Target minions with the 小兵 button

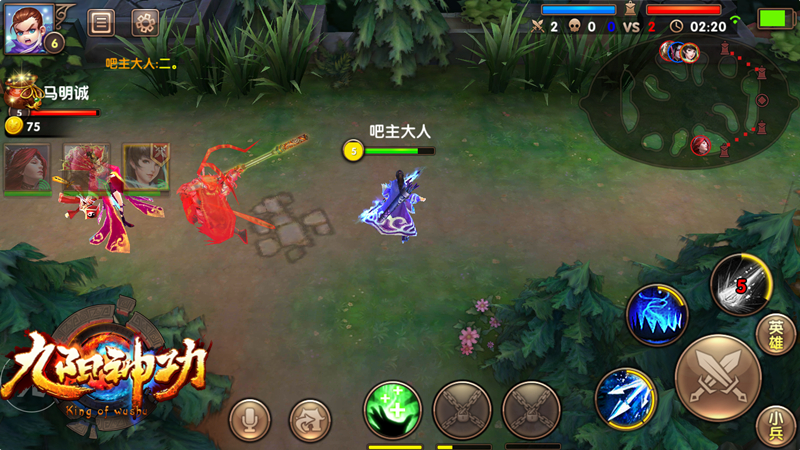pos(776,424)
